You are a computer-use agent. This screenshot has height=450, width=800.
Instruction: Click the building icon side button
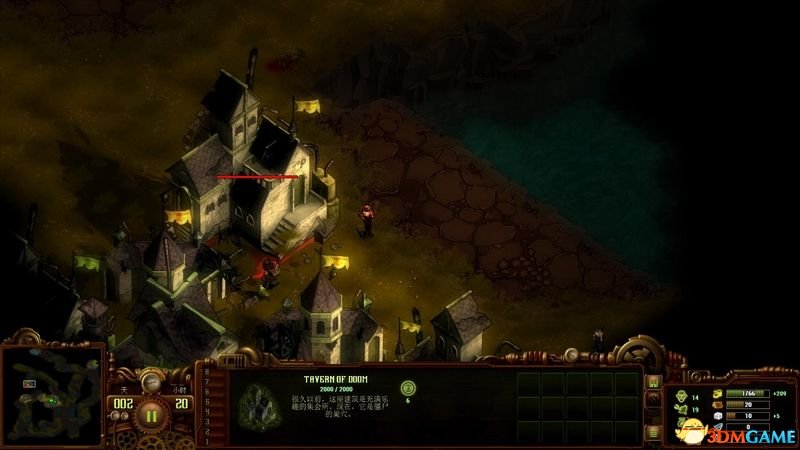653,382
